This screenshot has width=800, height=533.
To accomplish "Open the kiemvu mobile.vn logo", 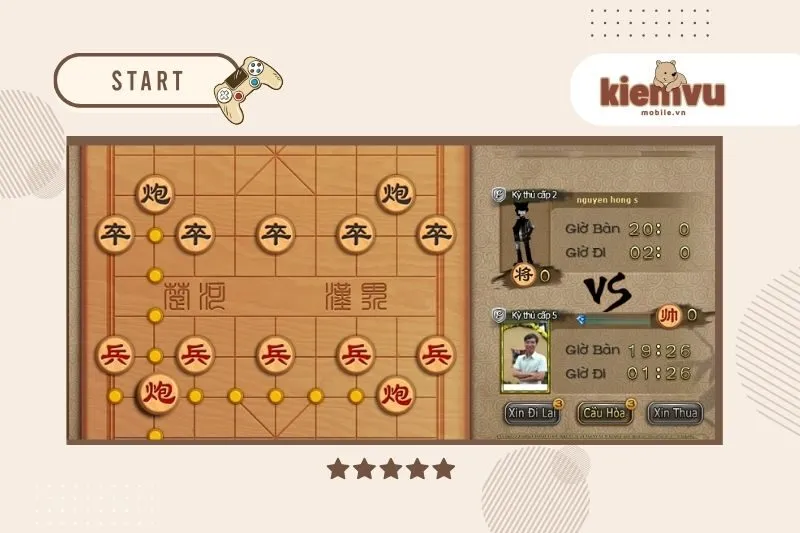I will [x=661, y=90].
